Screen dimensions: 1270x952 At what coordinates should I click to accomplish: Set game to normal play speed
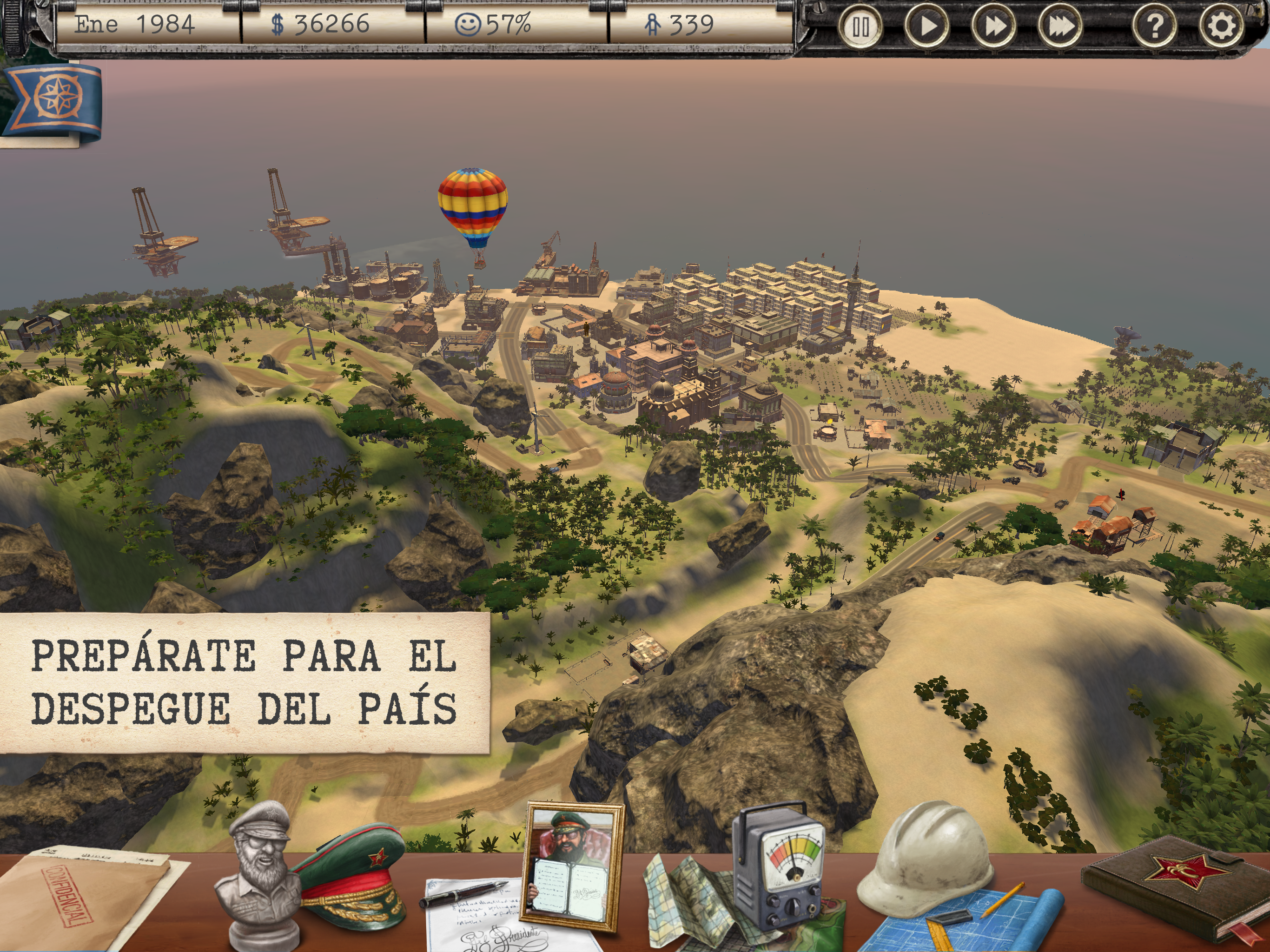click(926, 27)
